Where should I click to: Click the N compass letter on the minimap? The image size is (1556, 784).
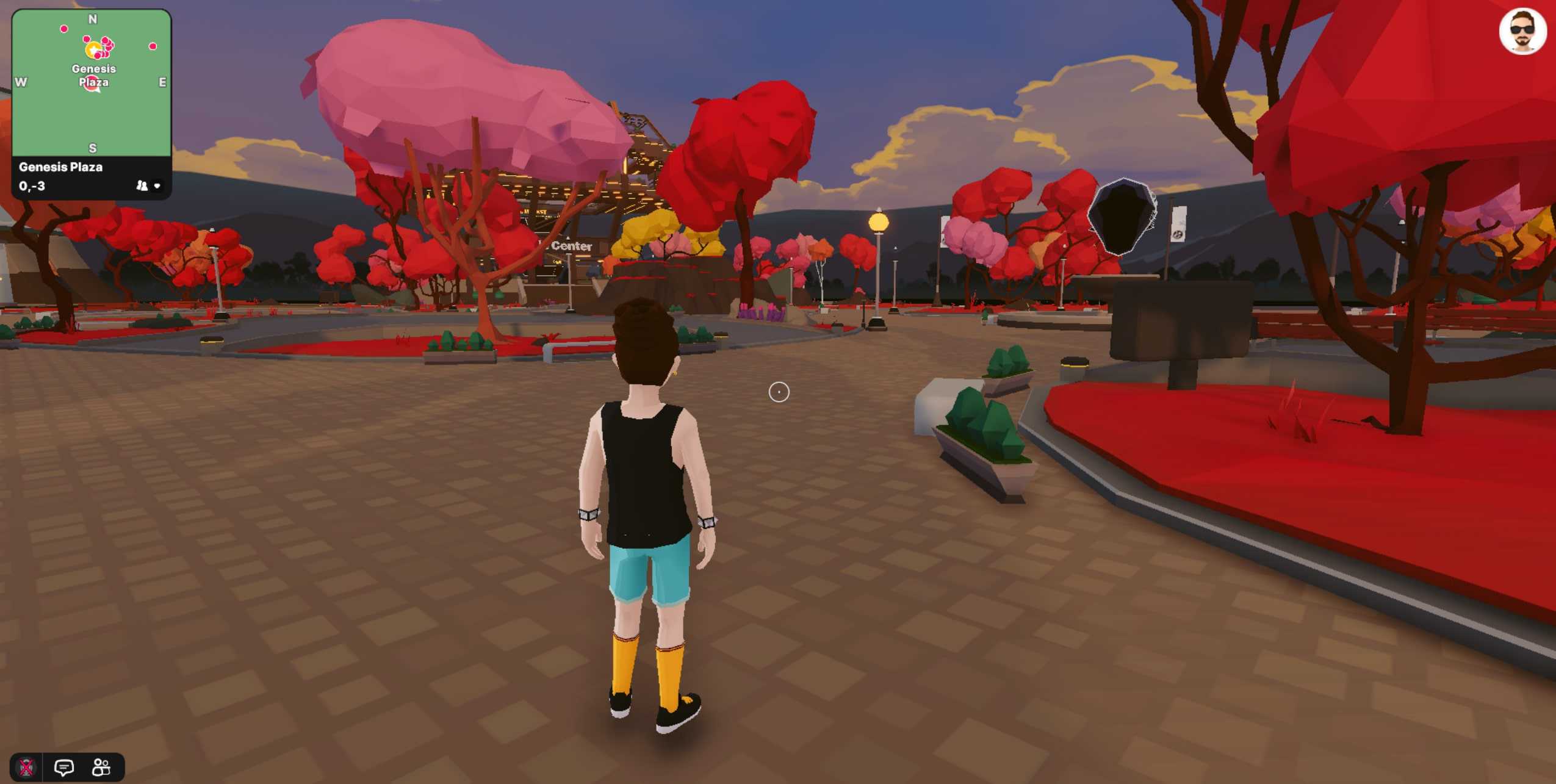coord(93,19)
